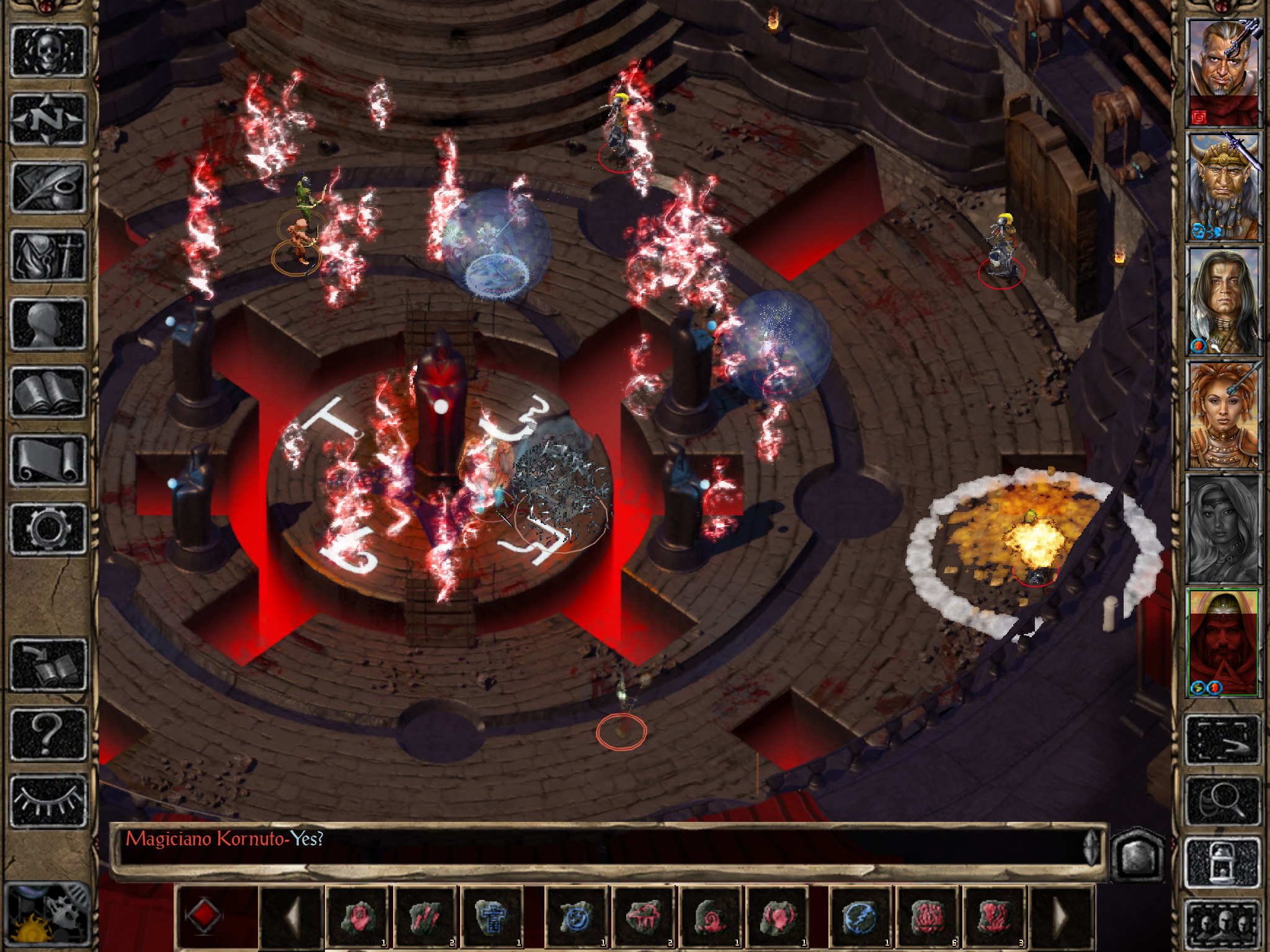
Task: Select the horned-helmet dwarf portrait
Action: [1223, 186]
